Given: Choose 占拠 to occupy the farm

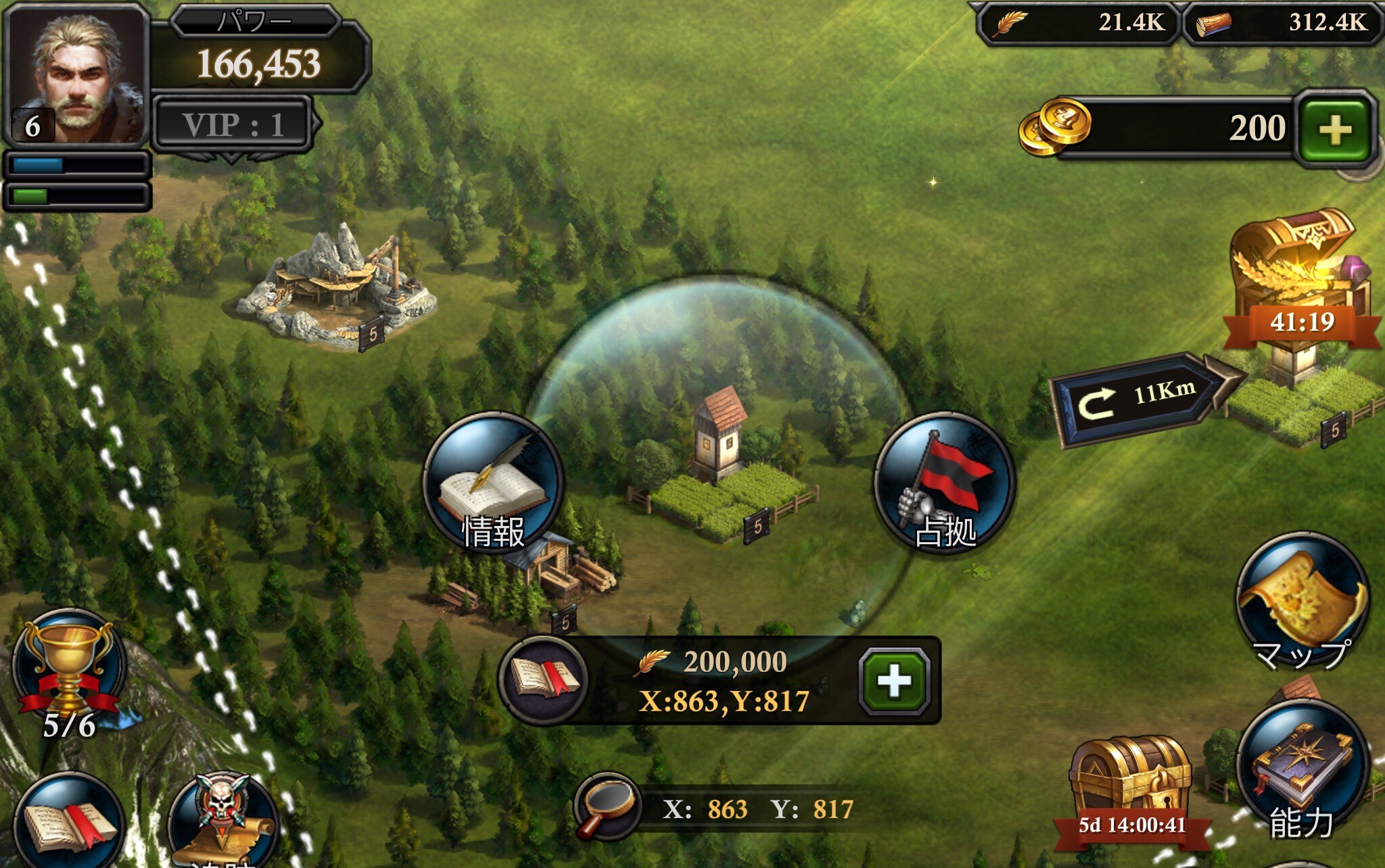Looking at the screenshot, I should pyautogui.click(x=945, y=483).
